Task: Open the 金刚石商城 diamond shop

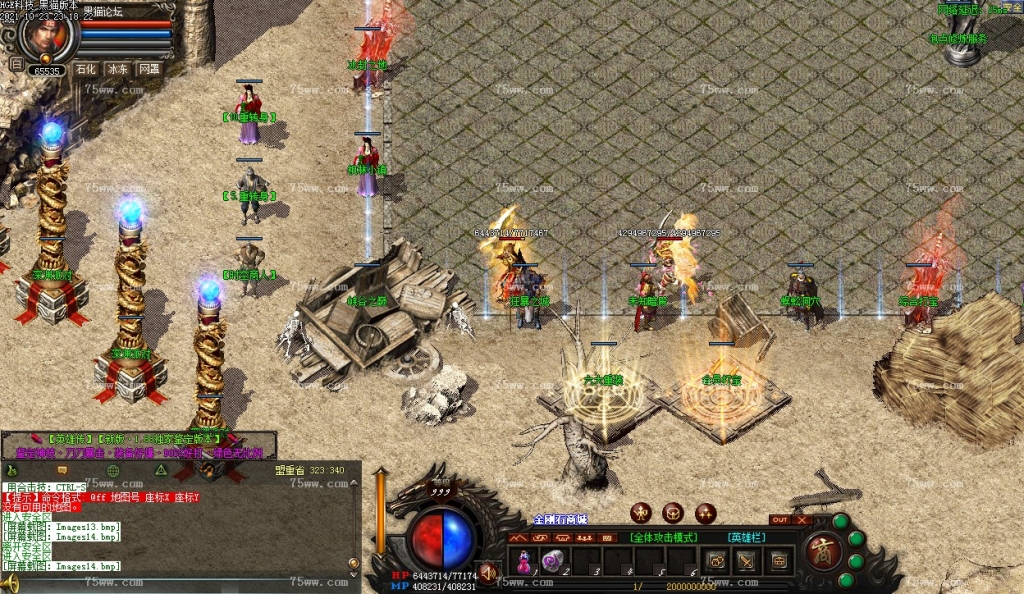Action: (x=560, y=520)
